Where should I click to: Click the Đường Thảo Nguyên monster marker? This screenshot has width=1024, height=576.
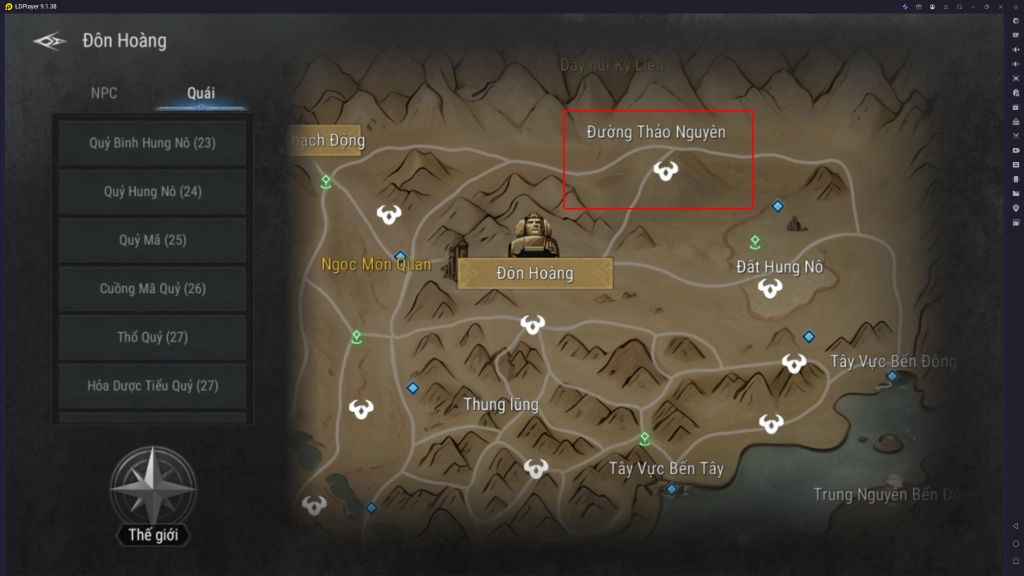coord(665,170)
